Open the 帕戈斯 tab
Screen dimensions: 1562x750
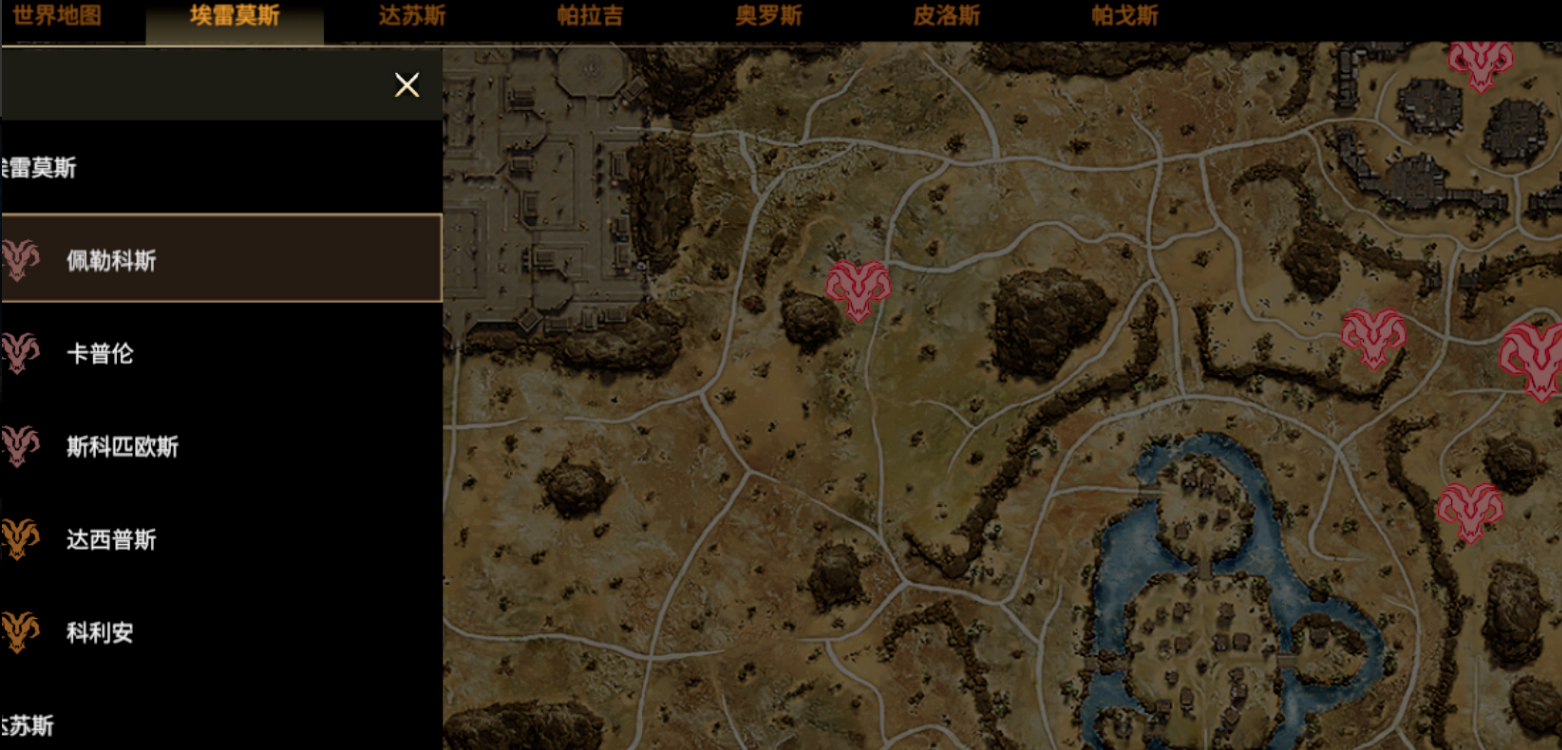(x=1125, y=16)
